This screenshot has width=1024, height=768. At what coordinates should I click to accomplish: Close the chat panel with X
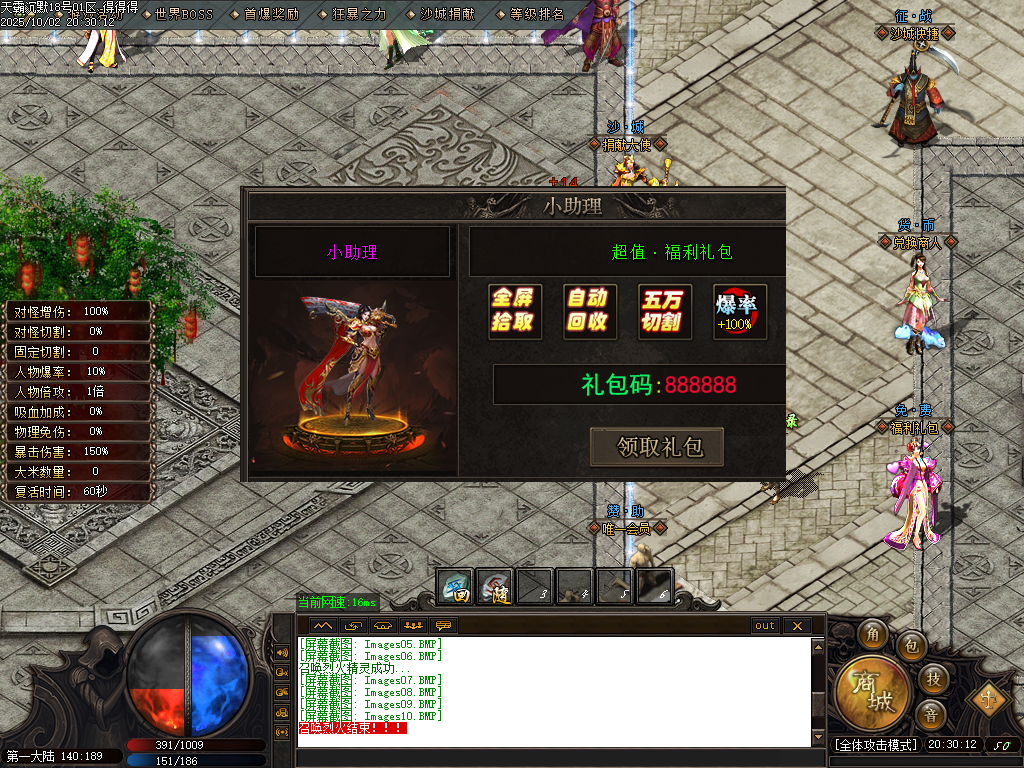796,626
